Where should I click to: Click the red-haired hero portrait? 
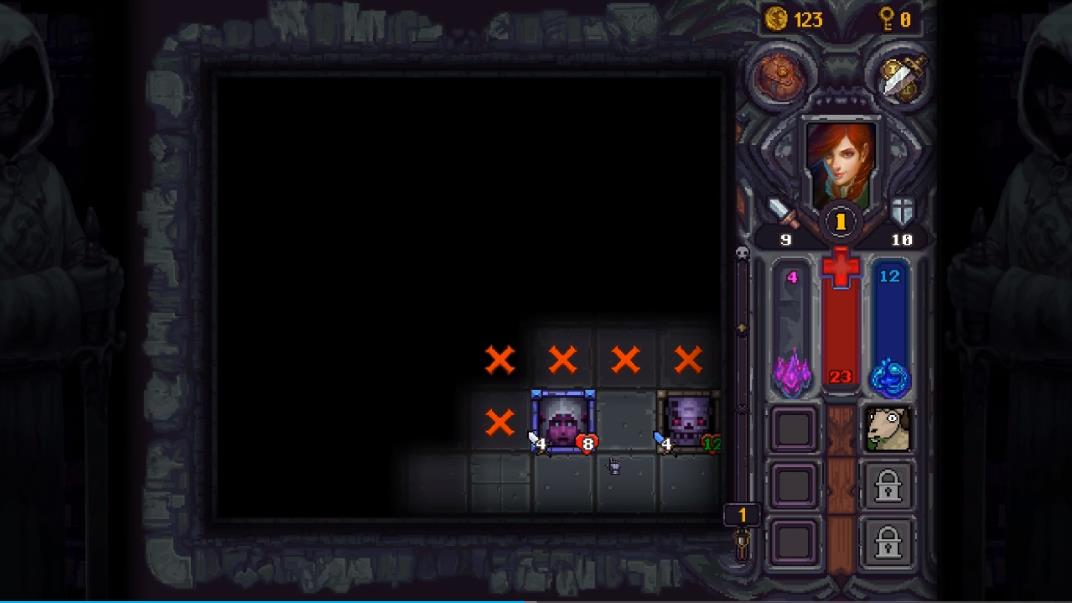[x=840, y=166]
